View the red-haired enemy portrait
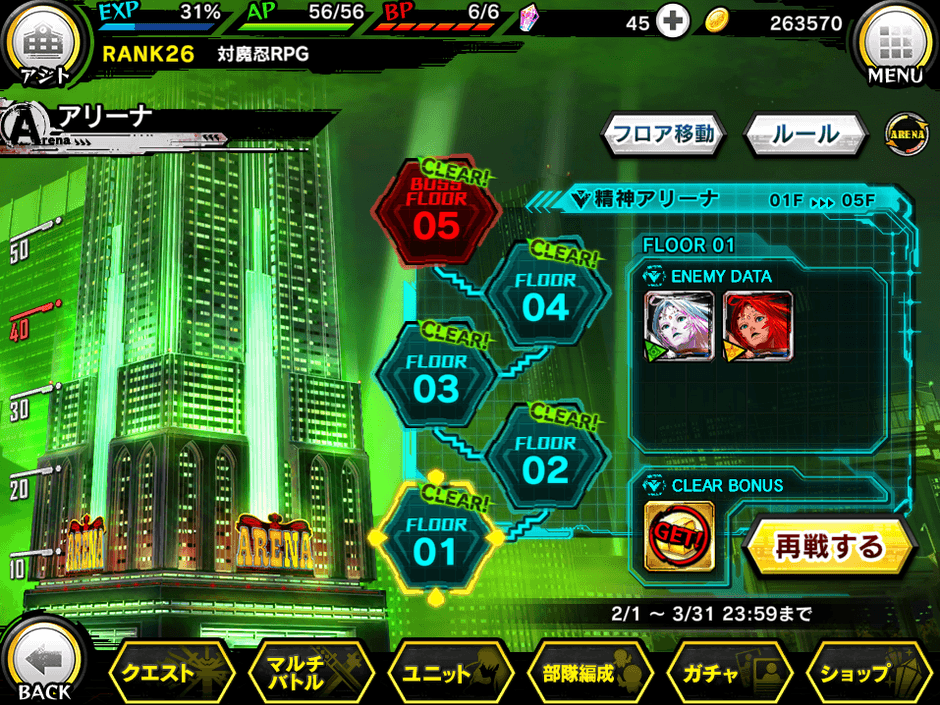 [x=758, y=327]
